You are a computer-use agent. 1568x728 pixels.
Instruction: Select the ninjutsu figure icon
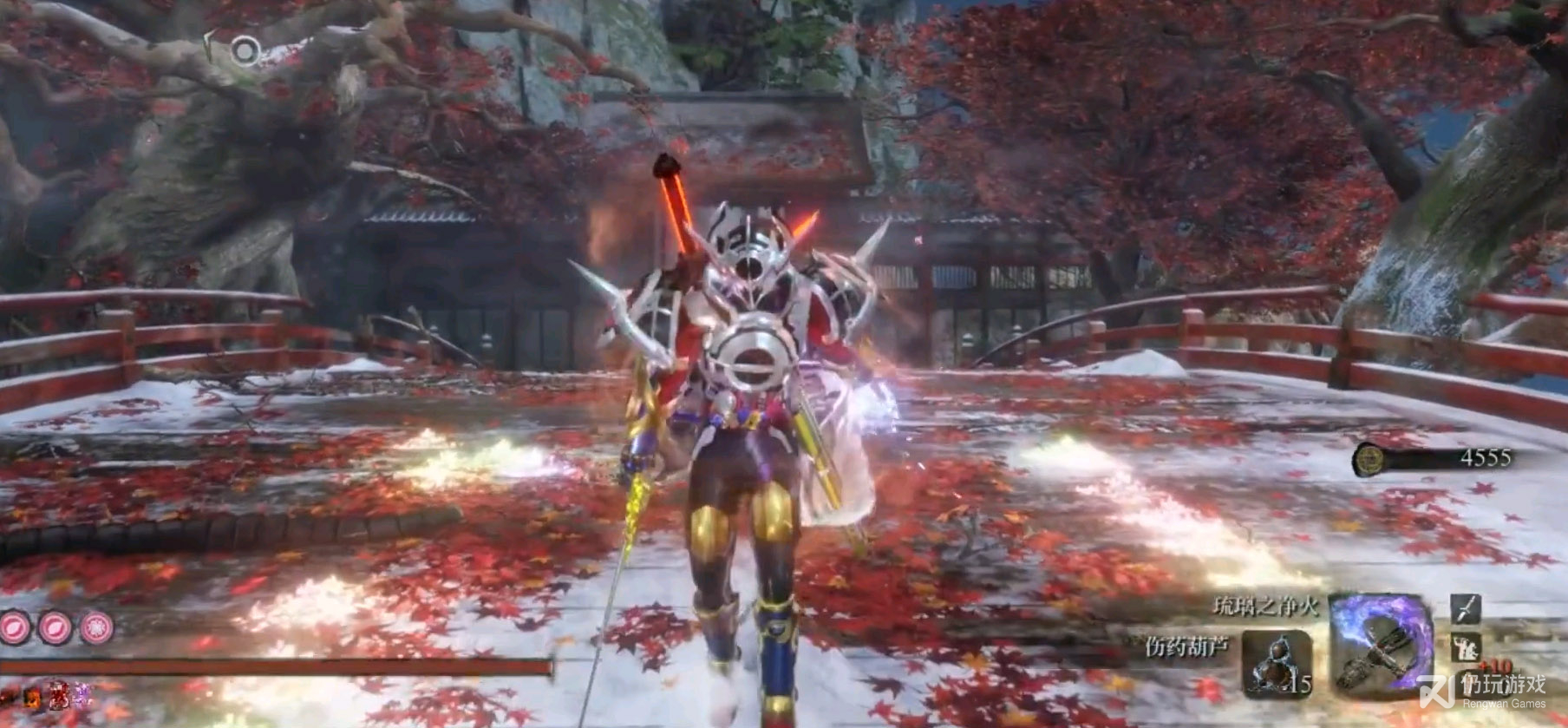1466,645
